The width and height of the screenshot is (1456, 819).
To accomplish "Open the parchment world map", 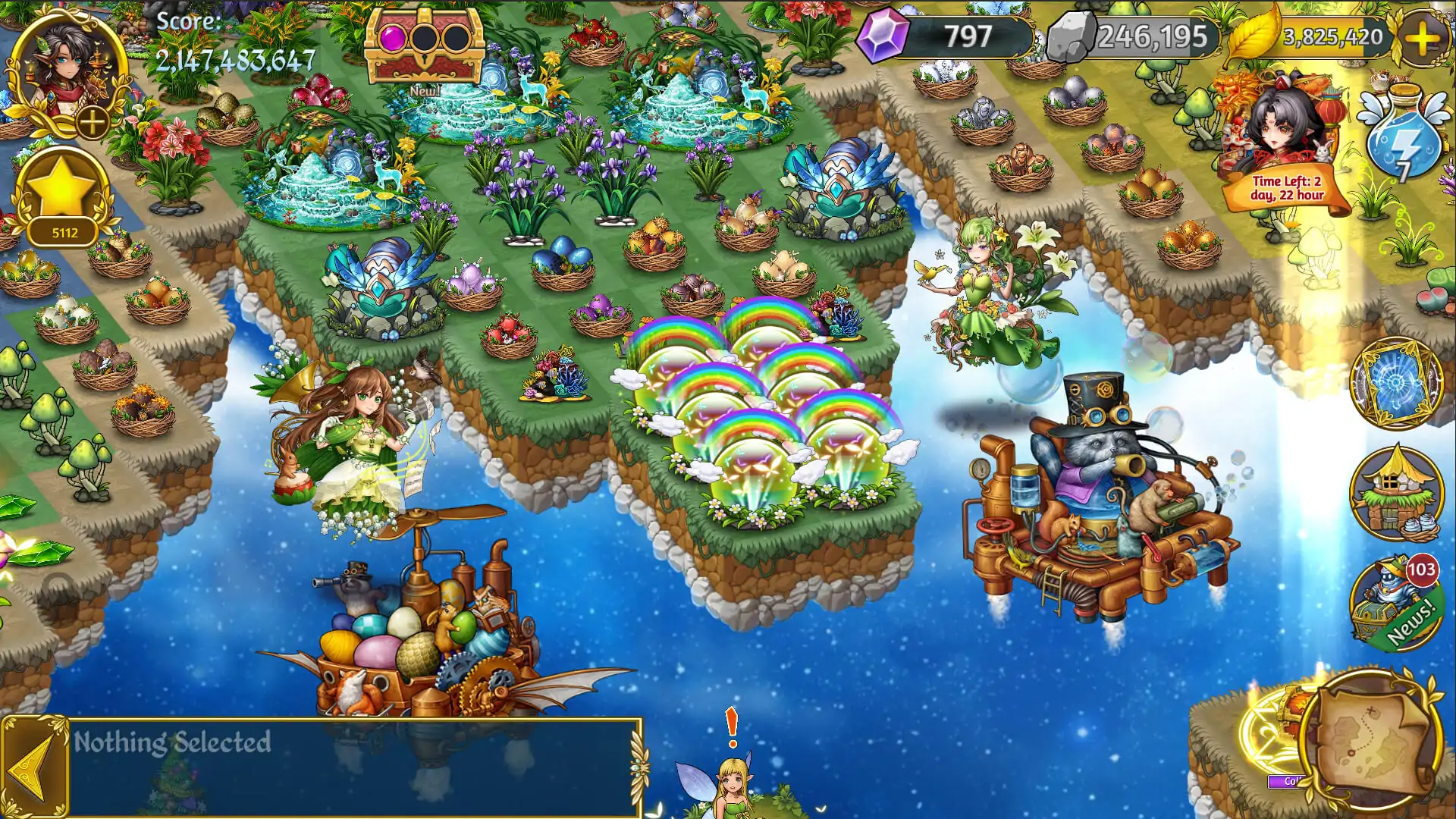I will pos(1371,739).
